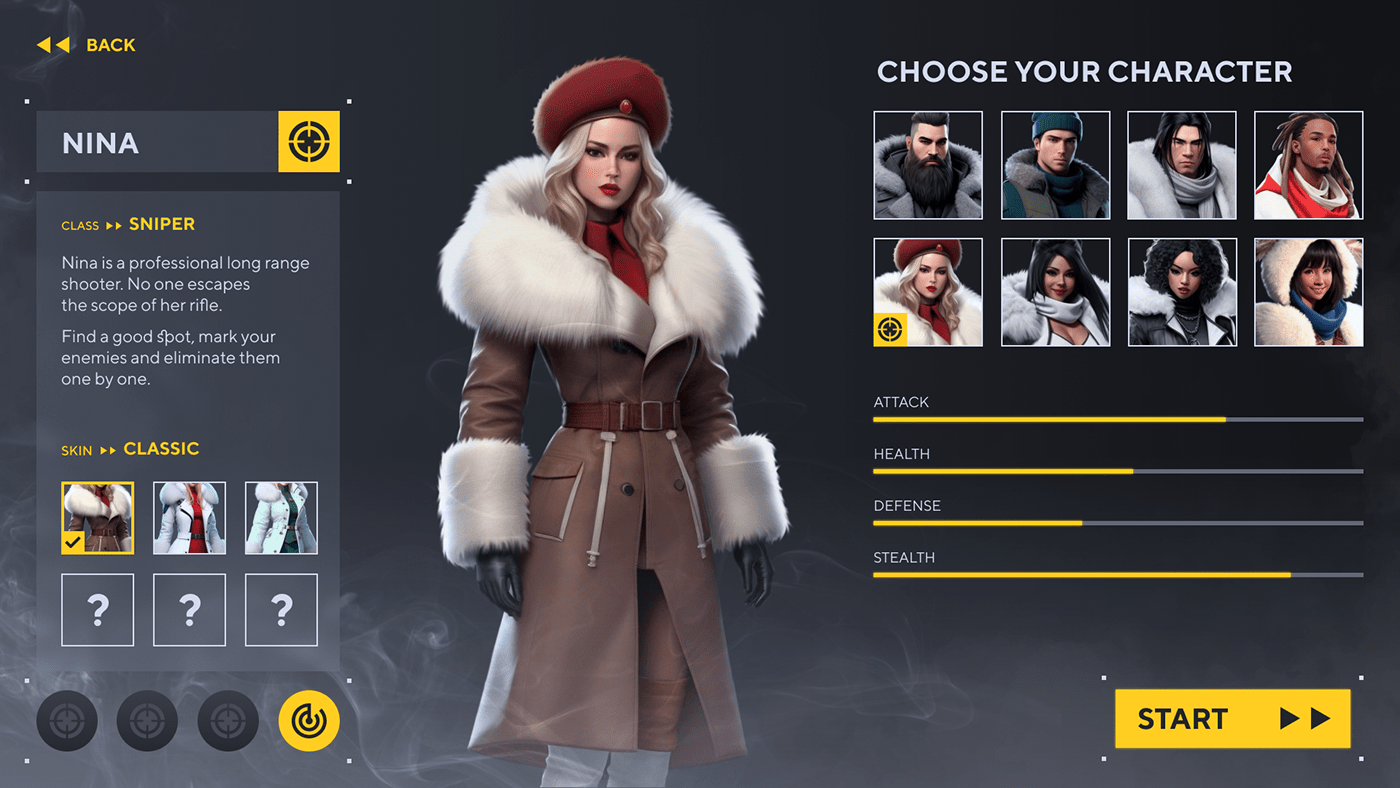
Task: Select the dreadlocked man in red jacket
Action: click(x=1308, y=165)
